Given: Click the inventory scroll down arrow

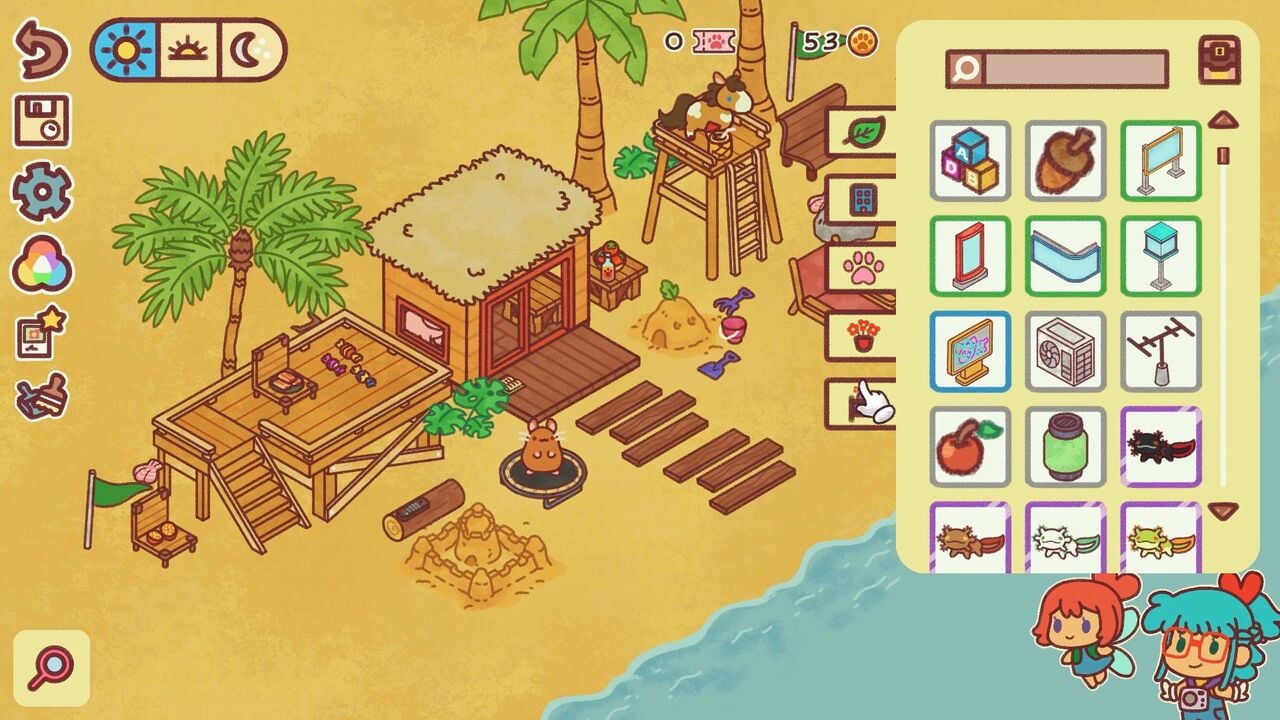Looking at the screenshot, I should (x=1223, y=511).
